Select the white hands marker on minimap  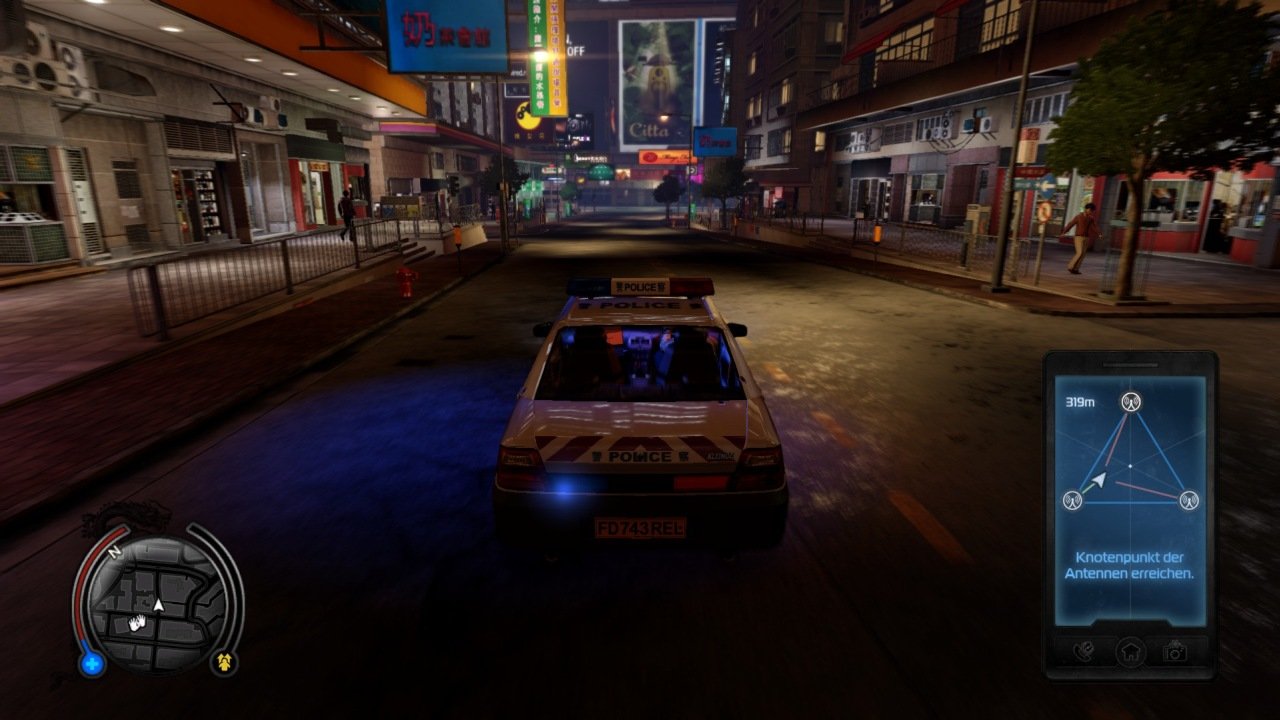137,623
